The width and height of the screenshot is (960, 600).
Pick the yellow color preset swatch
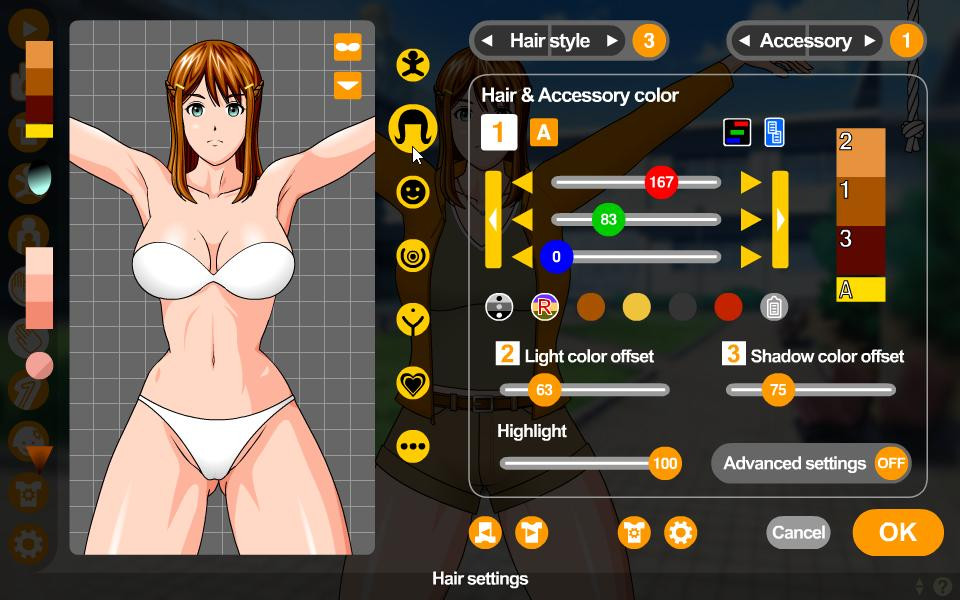(x=636, y=307)
